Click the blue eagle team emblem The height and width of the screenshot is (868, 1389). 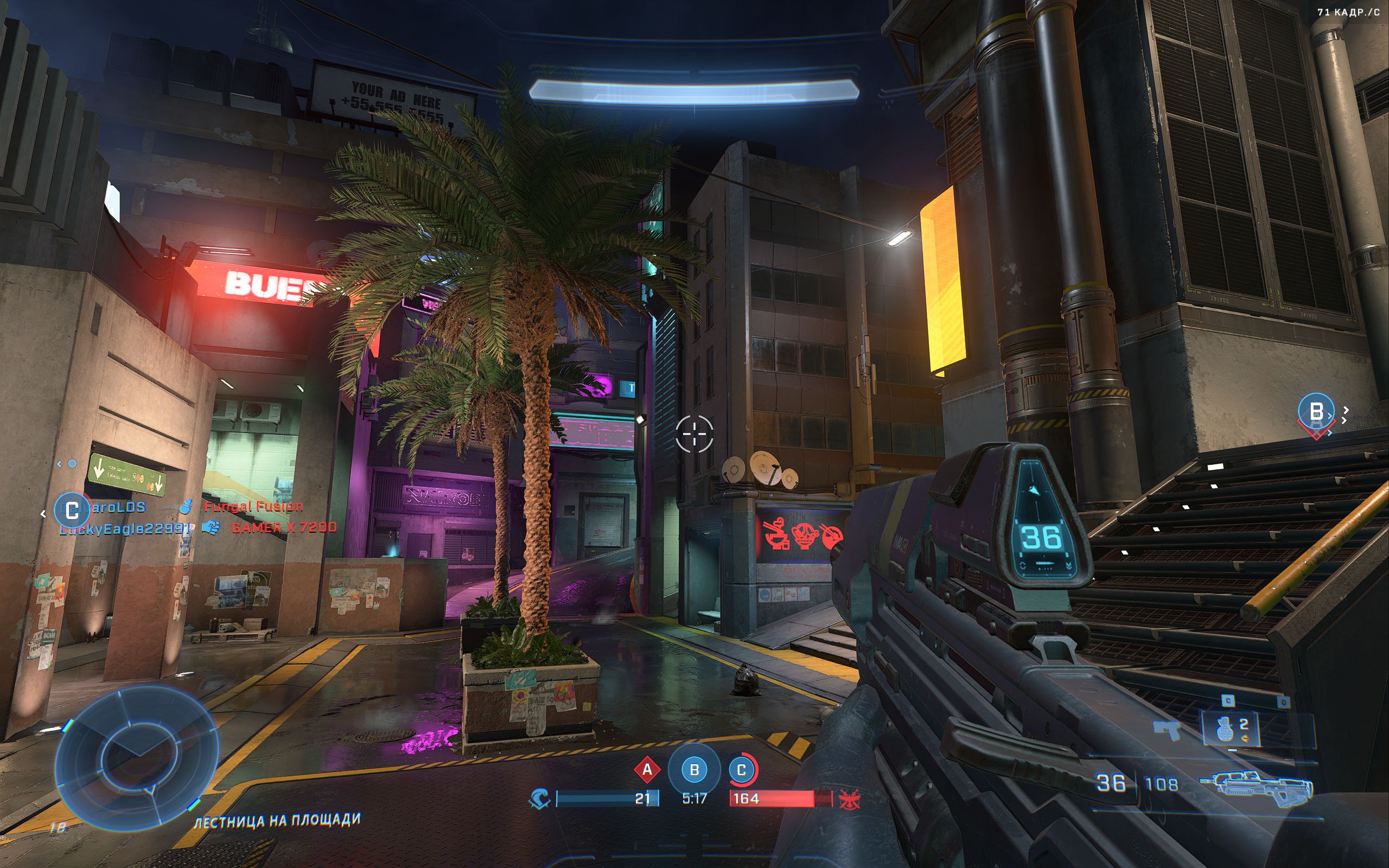539,799
